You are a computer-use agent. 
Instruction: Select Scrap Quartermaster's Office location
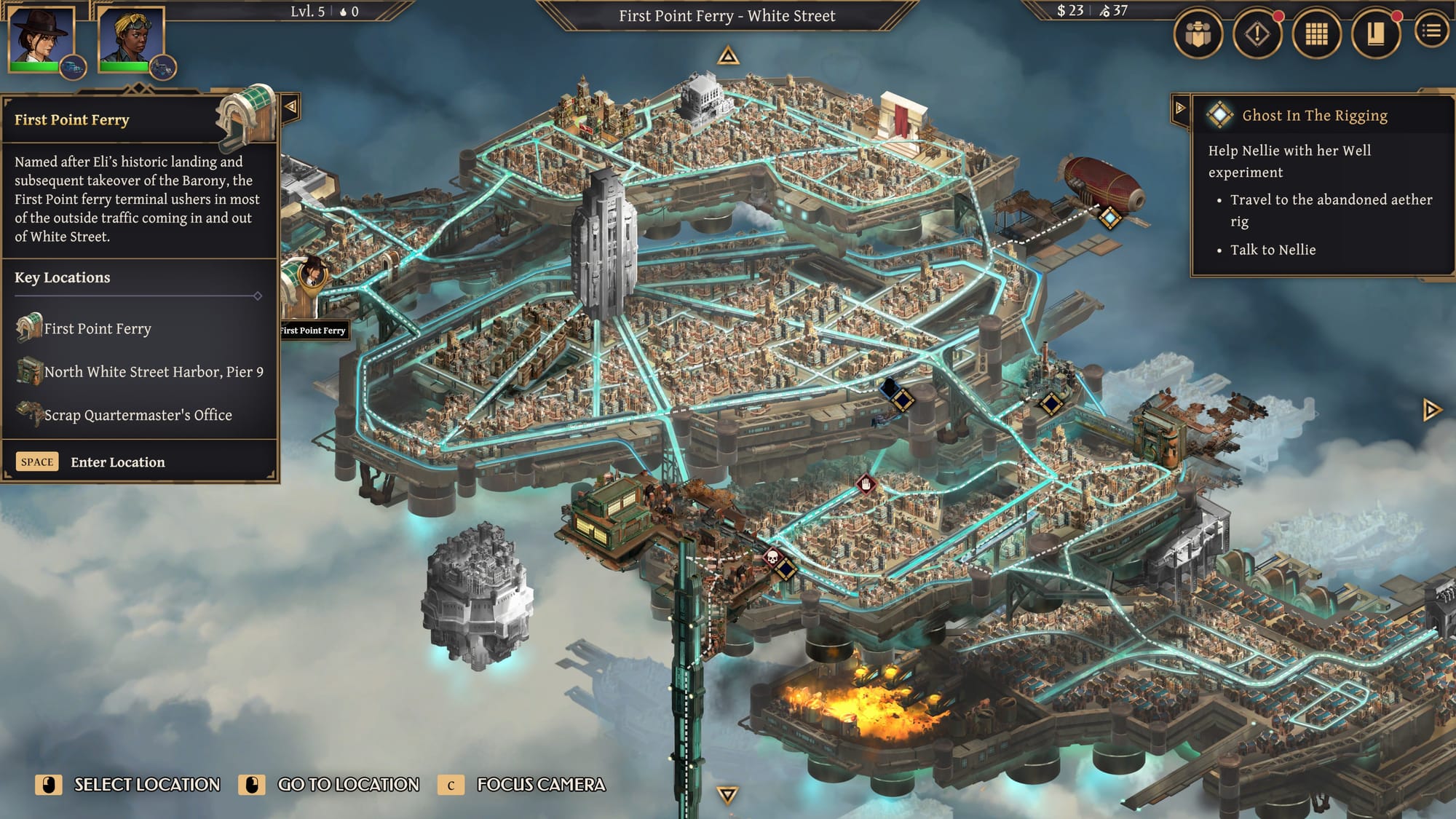click(x=138, y=415)
